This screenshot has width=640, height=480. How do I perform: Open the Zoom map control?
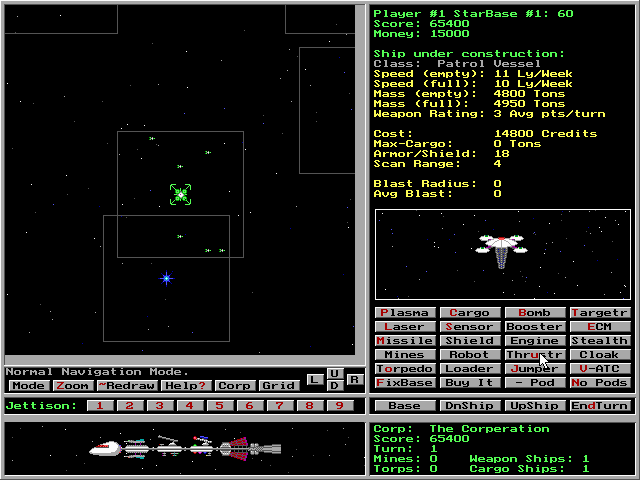72,386
